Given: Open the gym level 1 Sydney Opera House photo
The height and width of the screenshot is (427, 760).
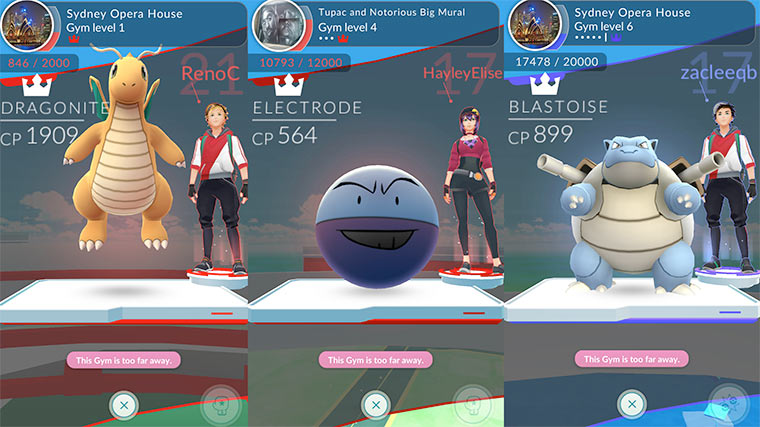Looking at the screenshot, I should click(24, 25).
